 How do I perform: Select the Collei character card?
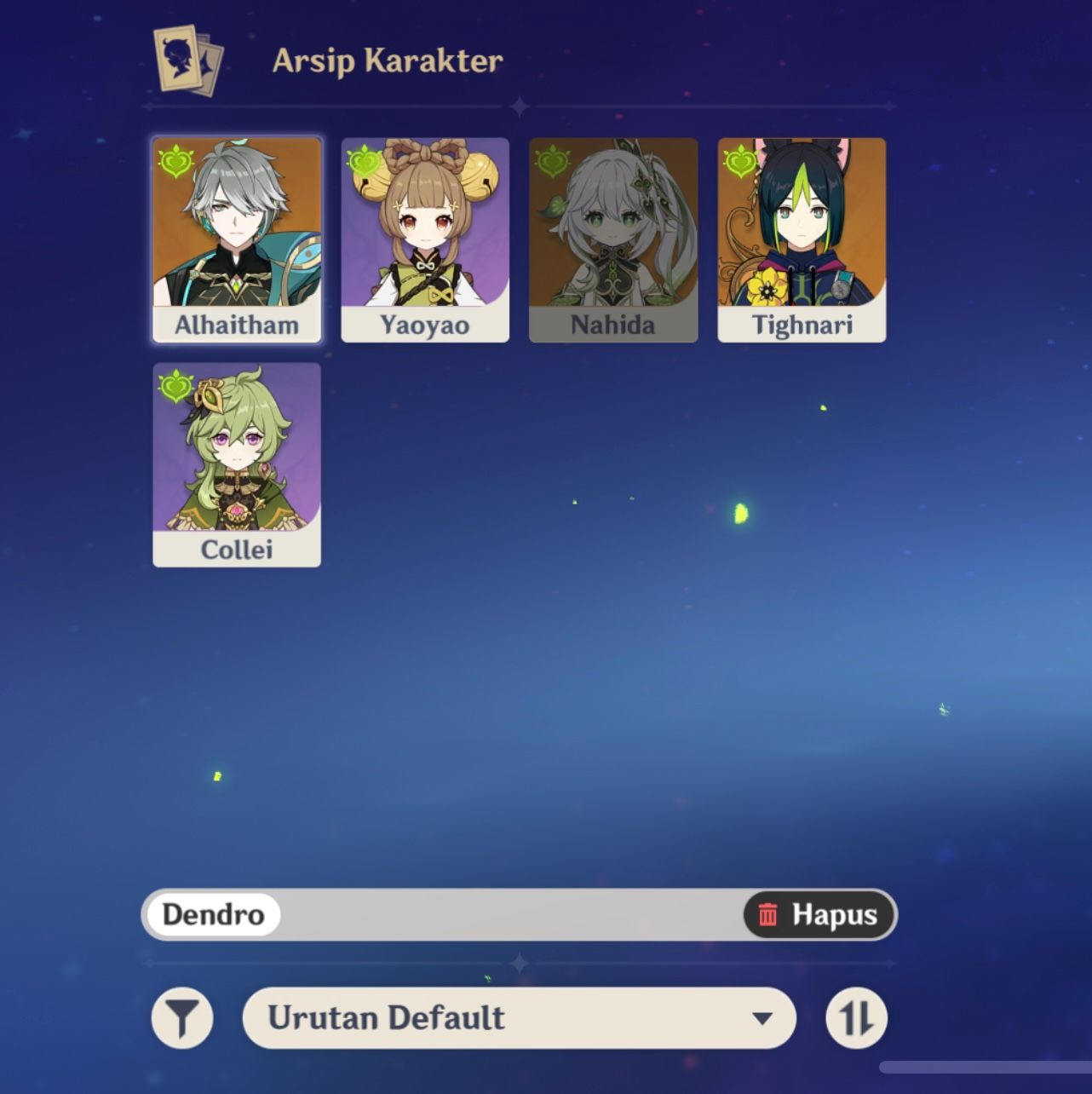(x=236, y=464)
